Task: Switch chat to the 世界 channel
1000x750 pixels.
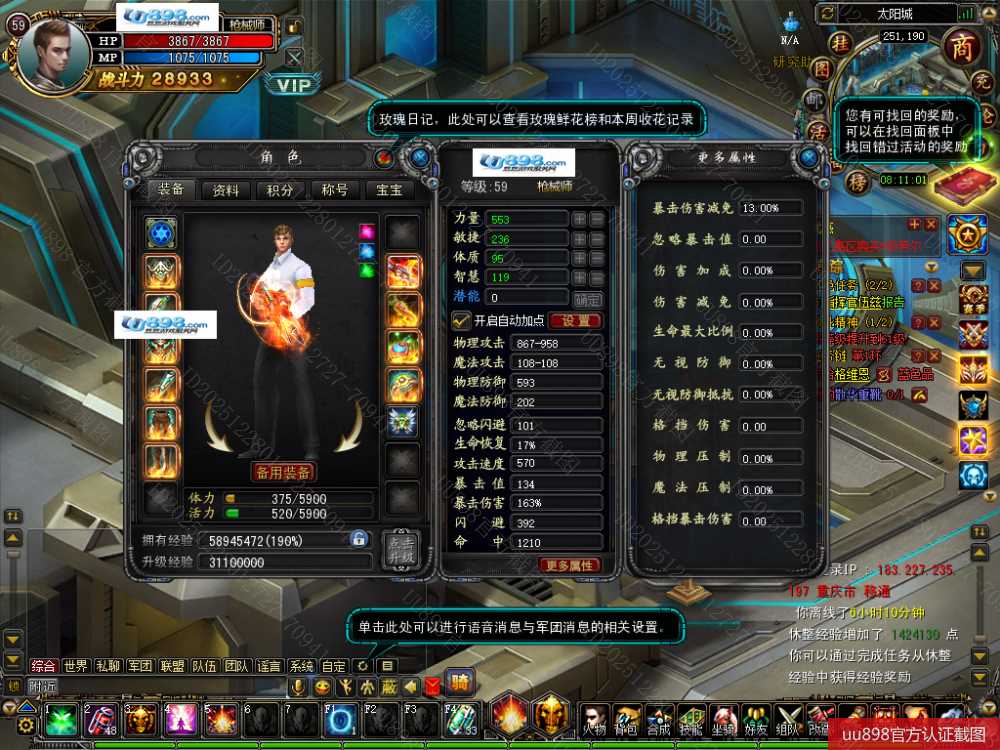Action: (75, 666)
